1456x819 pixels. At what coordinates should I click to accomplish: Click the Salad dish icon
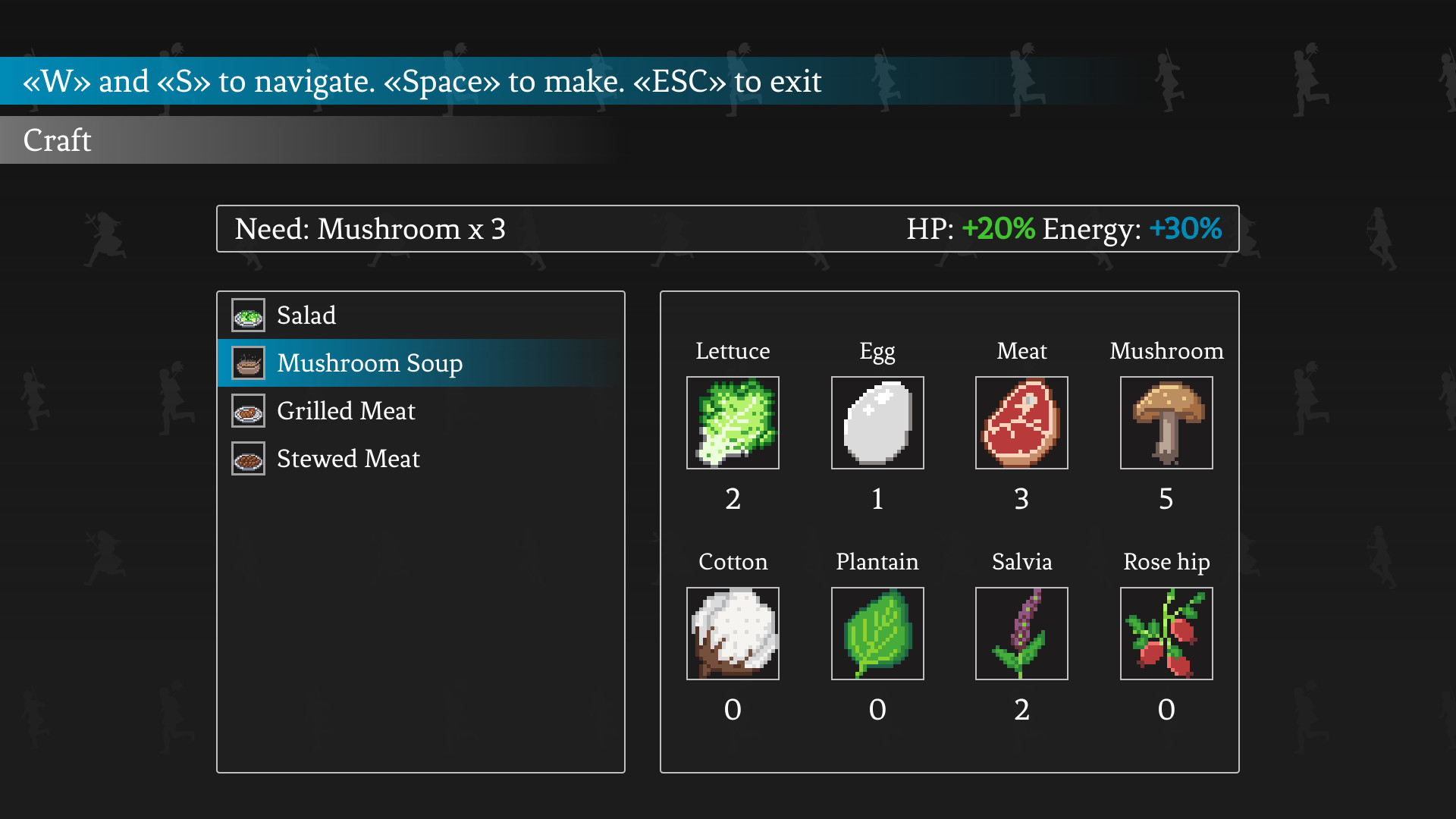click(x=247, y=315)
